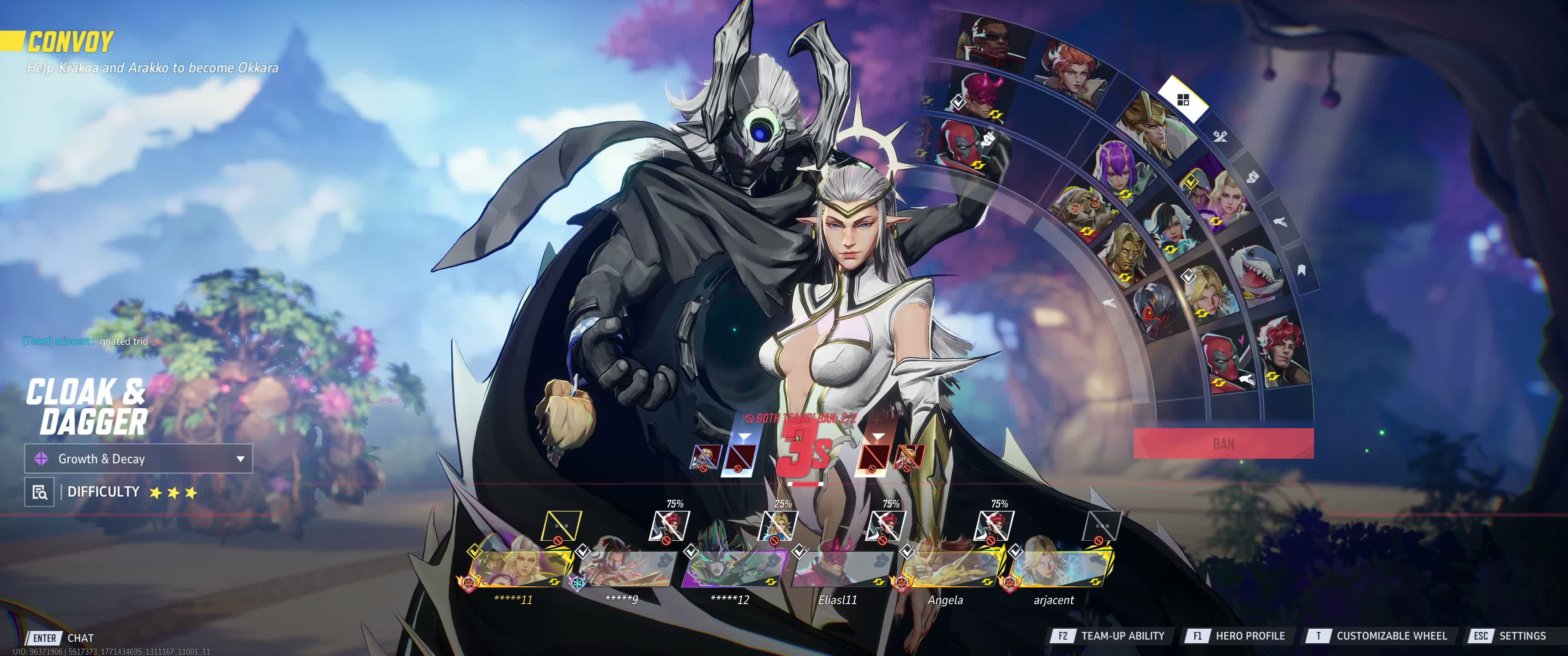Screen dimensions: 1568x656
Task: Show favorites with the bookmark filter tab
Action: [1301, 270]
